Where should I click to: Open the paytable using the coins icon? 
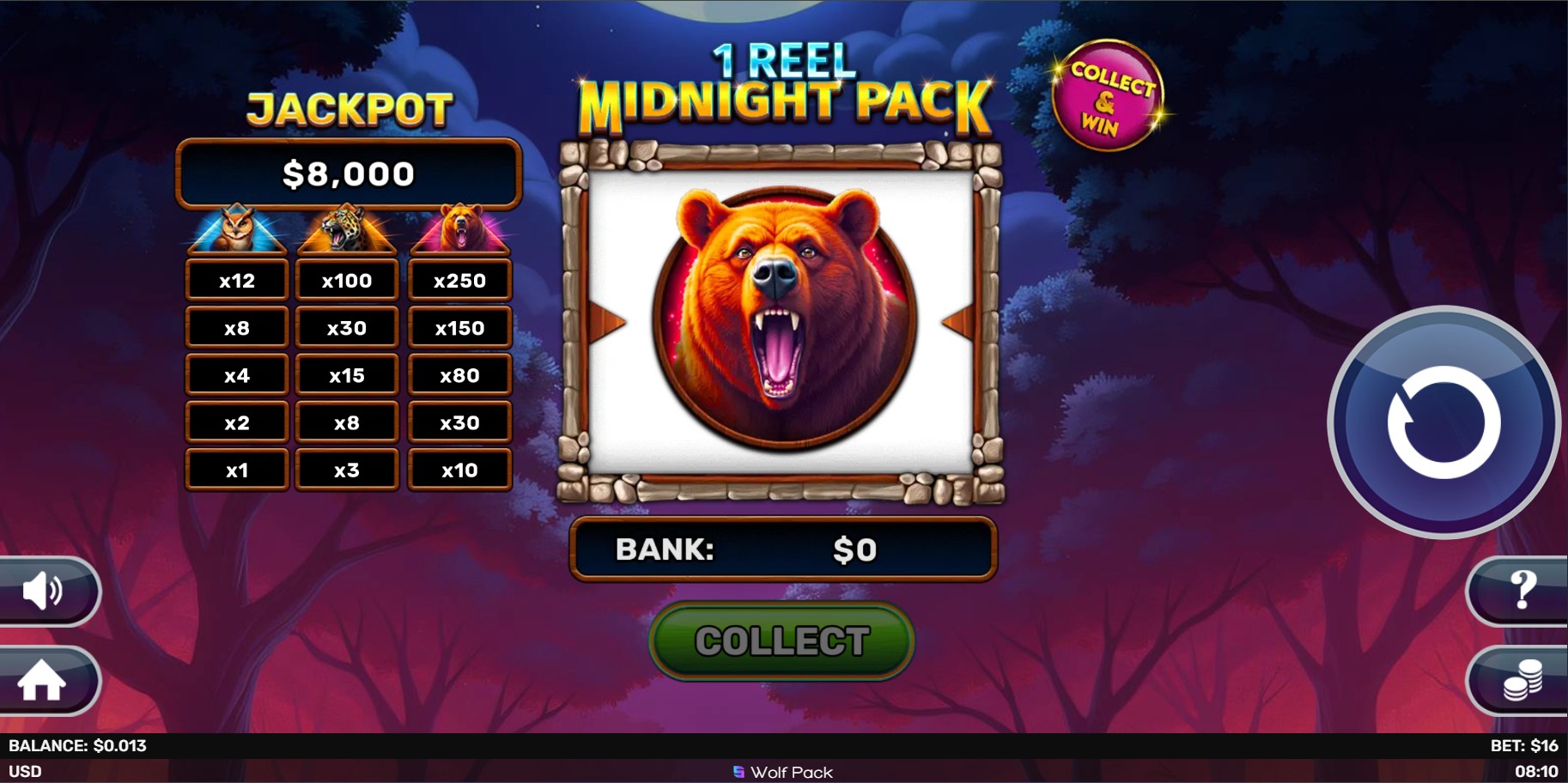click(1522, 681)
